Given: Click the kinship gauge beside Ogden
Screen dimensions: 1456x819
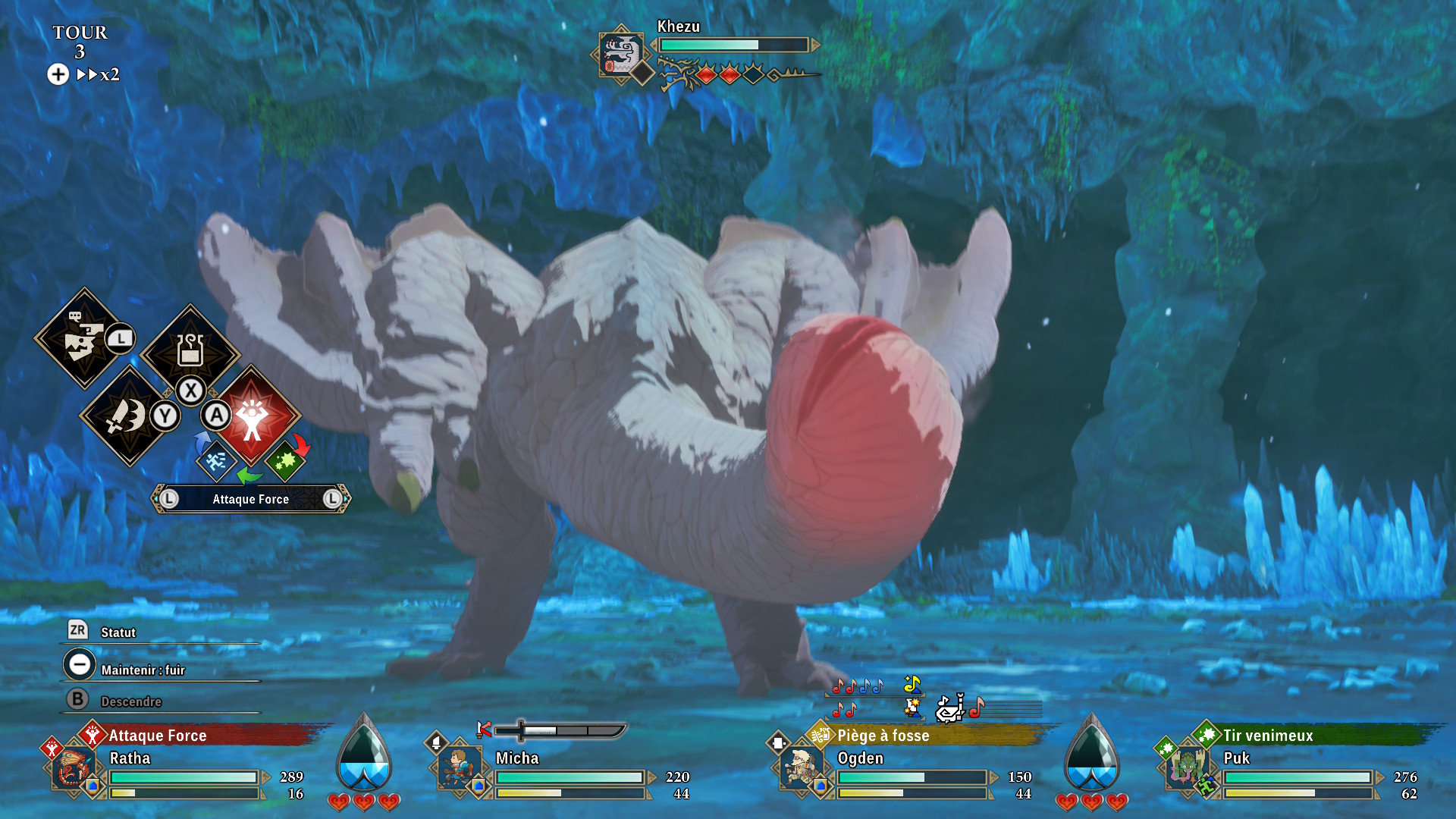Looking at the screenshot, I should tap(1092, 755).
